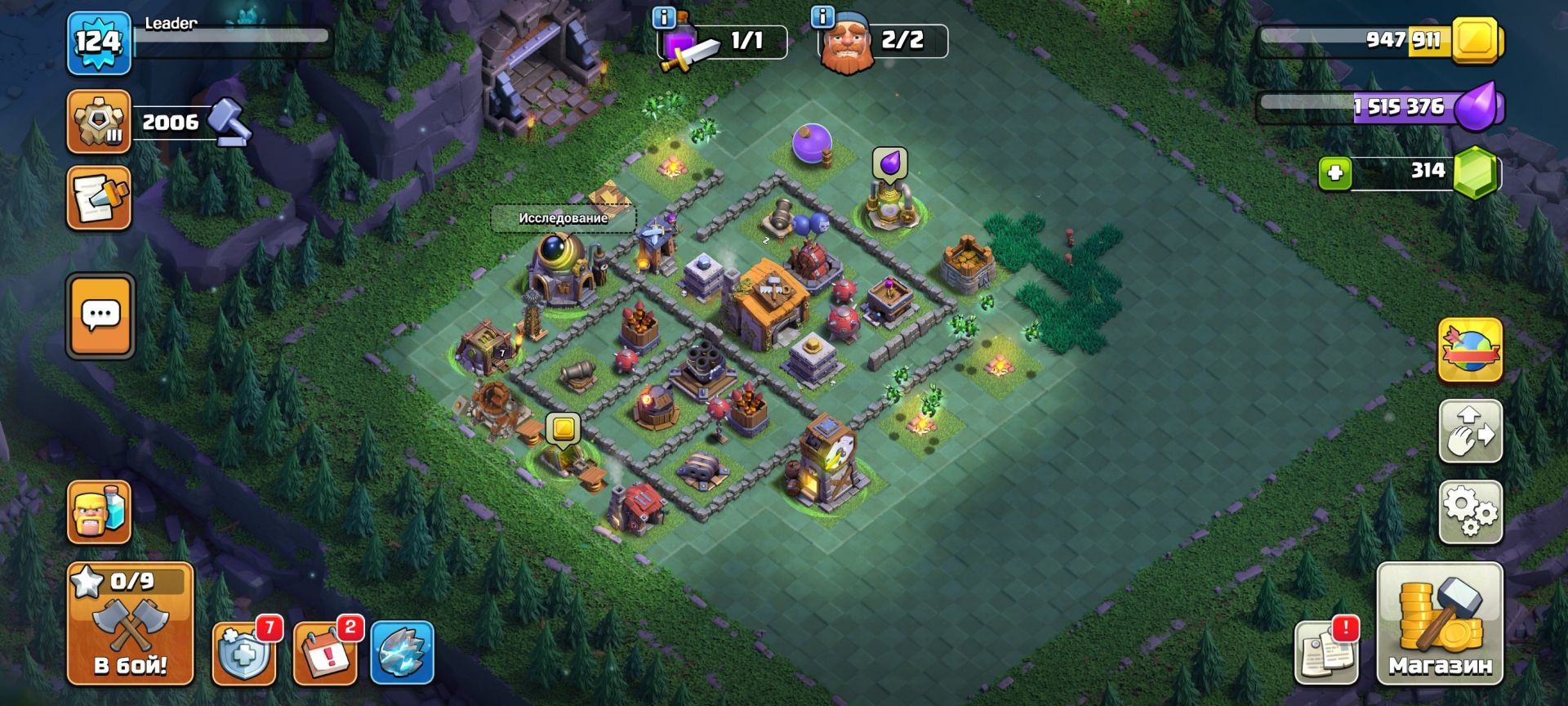Collect the elixir bubble above the collector
1568x706 pixels.
[x=889, y=162]
